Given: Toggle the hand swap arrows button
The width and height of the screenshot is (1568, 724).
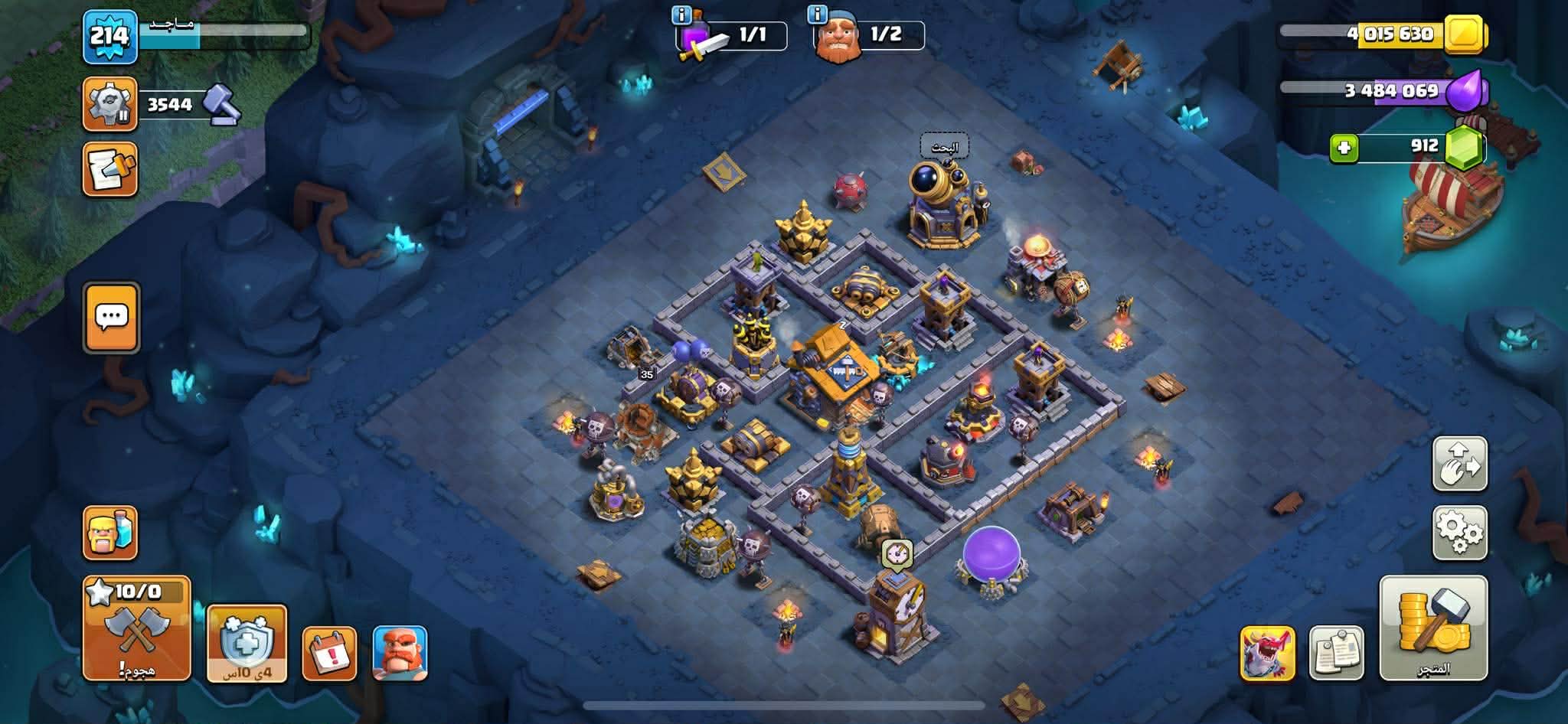Looking at the screenshot, I should [1459, 464].
